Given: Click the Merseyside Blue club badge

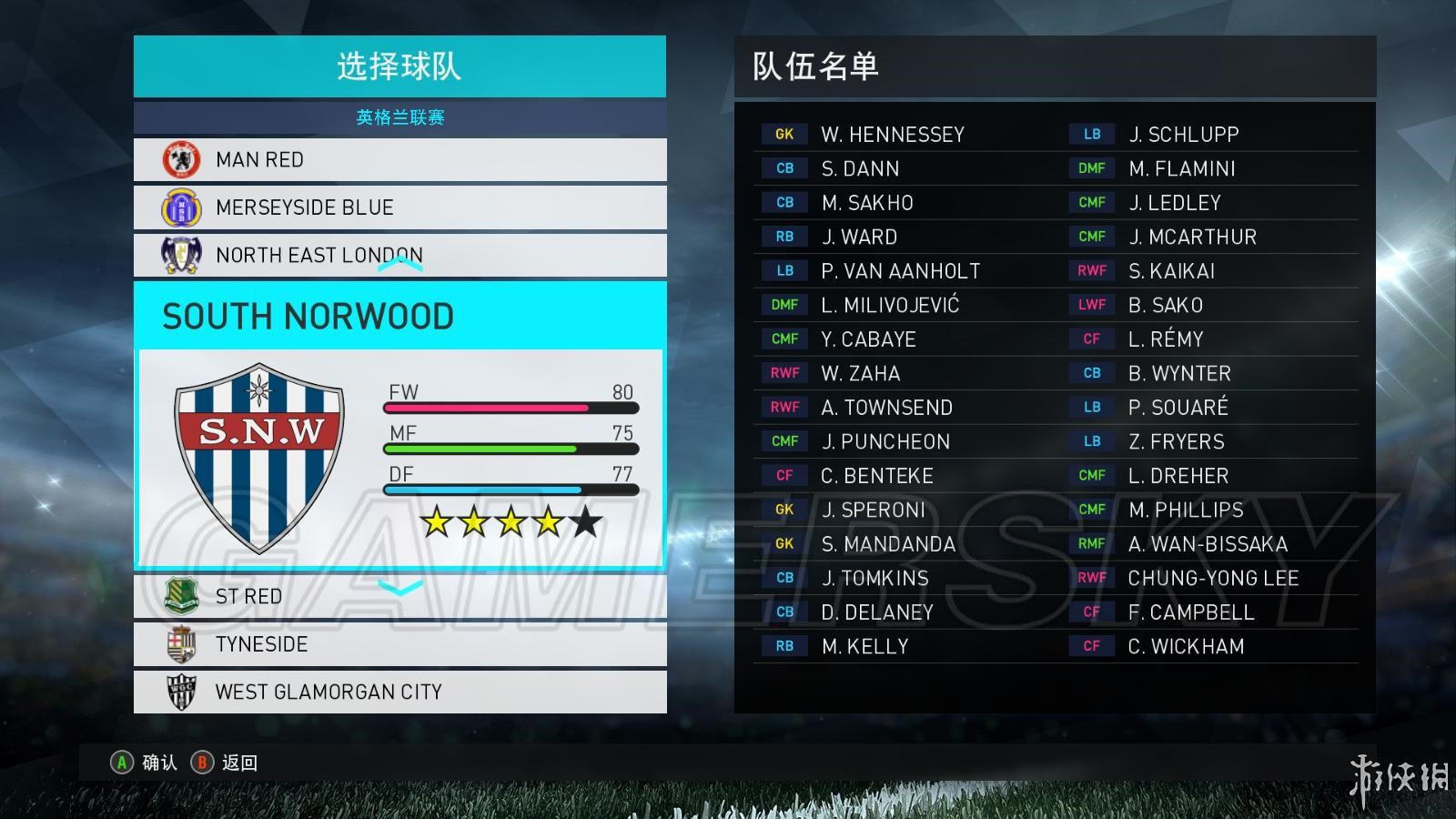Looking at the screenshot, I should click(181, 207).
